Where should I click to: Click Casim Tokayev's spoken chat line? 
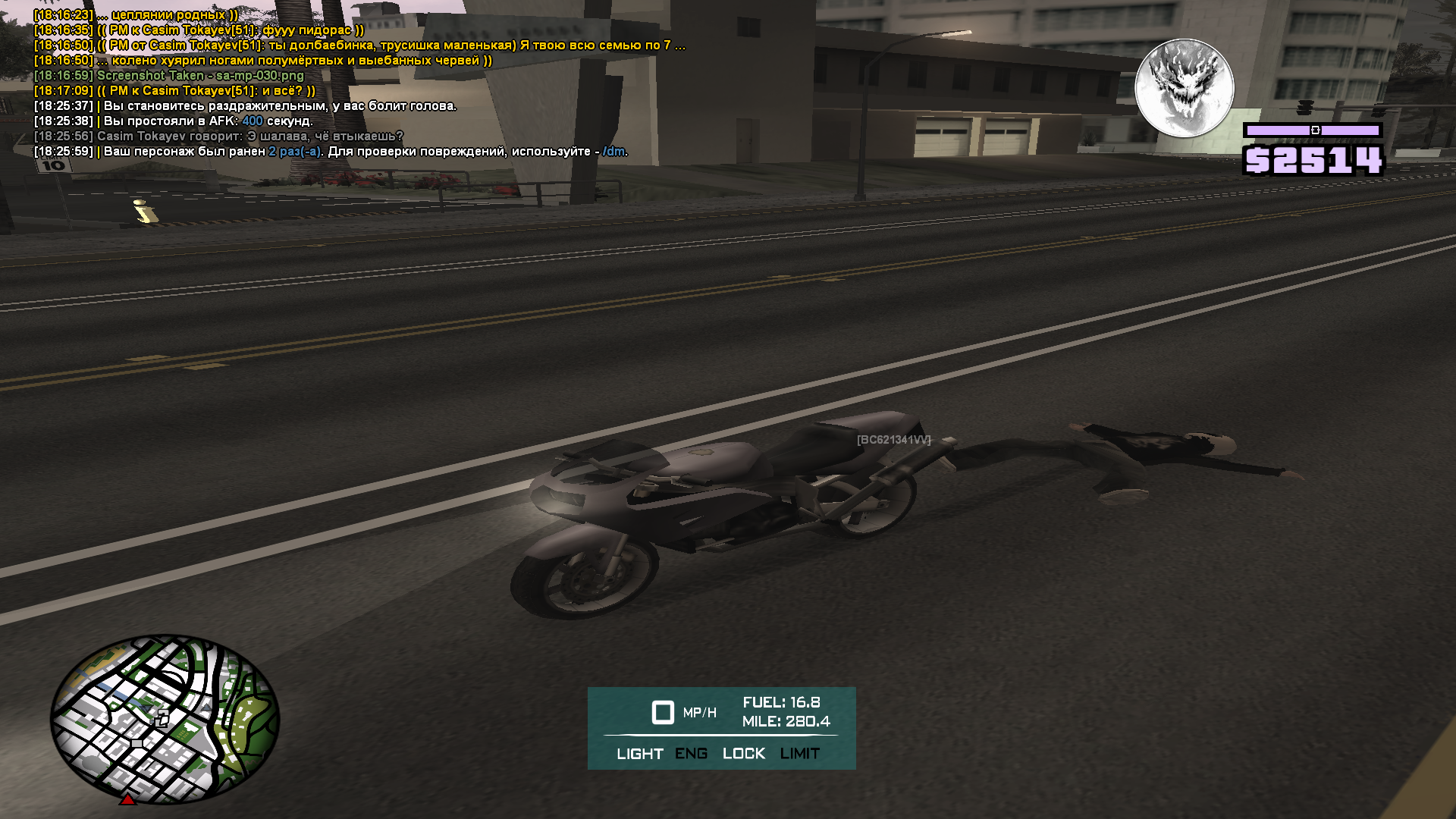249,136
